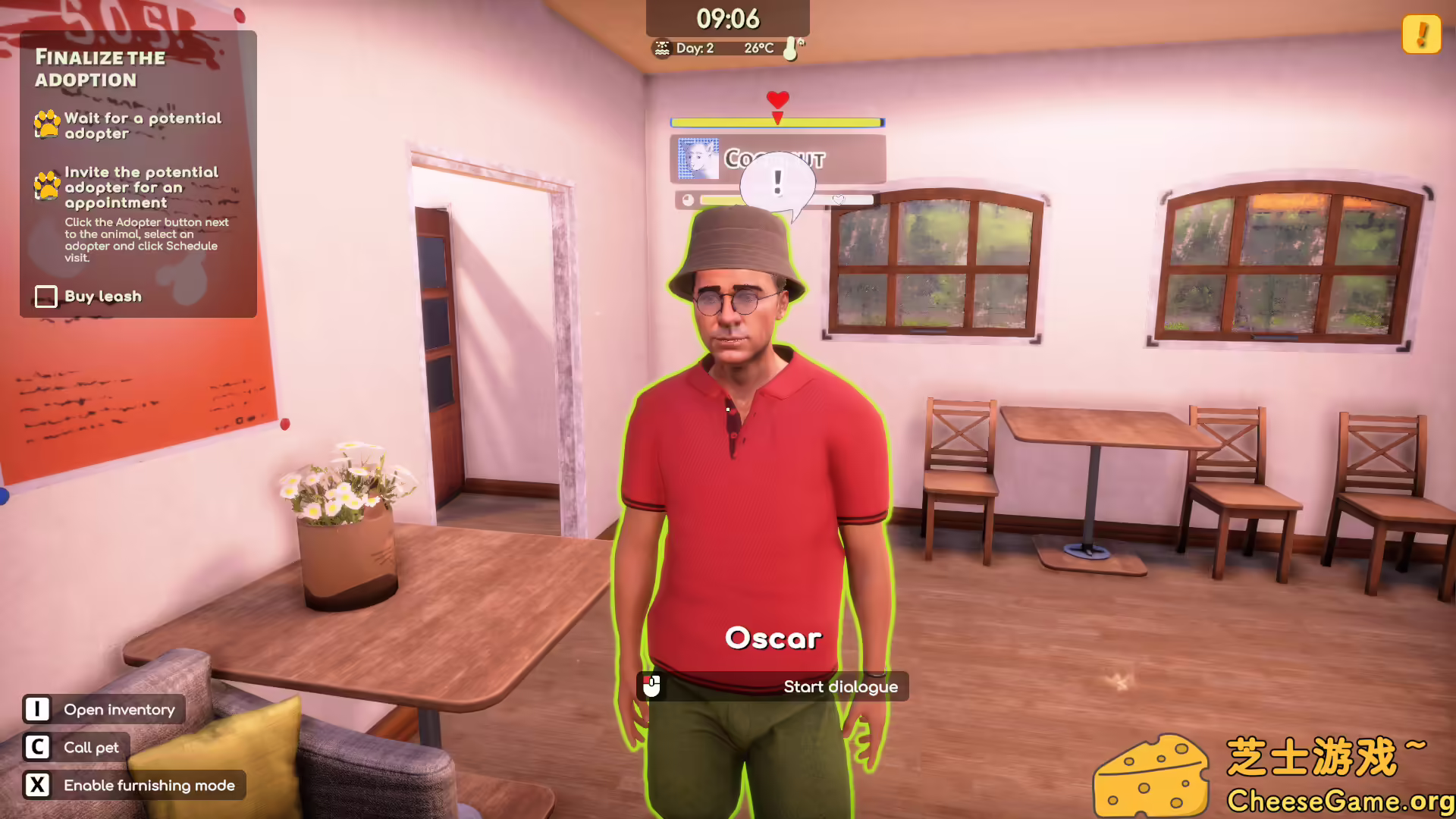Check the 'Buy leash' checkbox

click(45, 297)
